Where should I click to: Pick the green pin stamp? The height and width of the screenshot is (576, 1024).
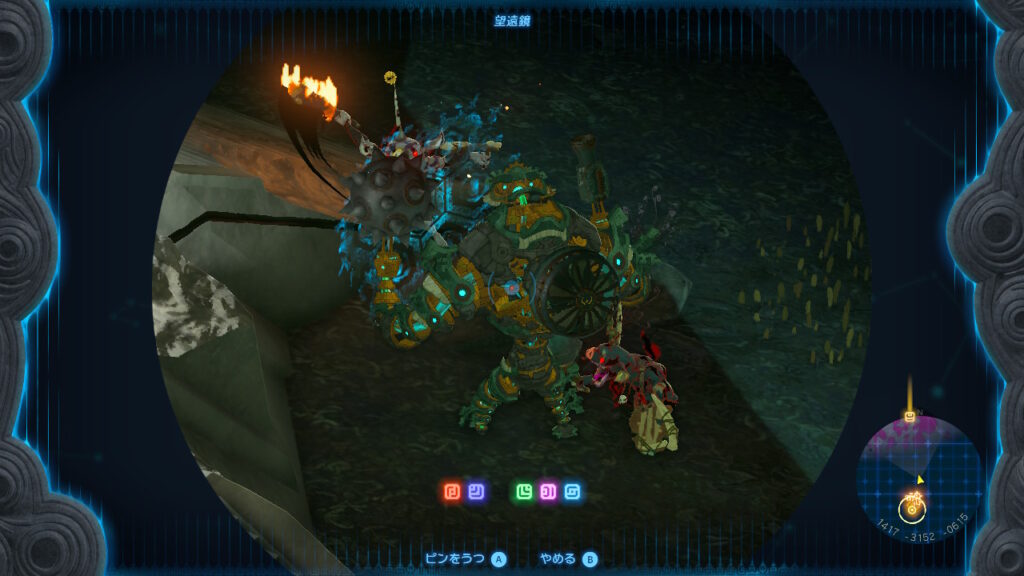(x=524, y=492)
